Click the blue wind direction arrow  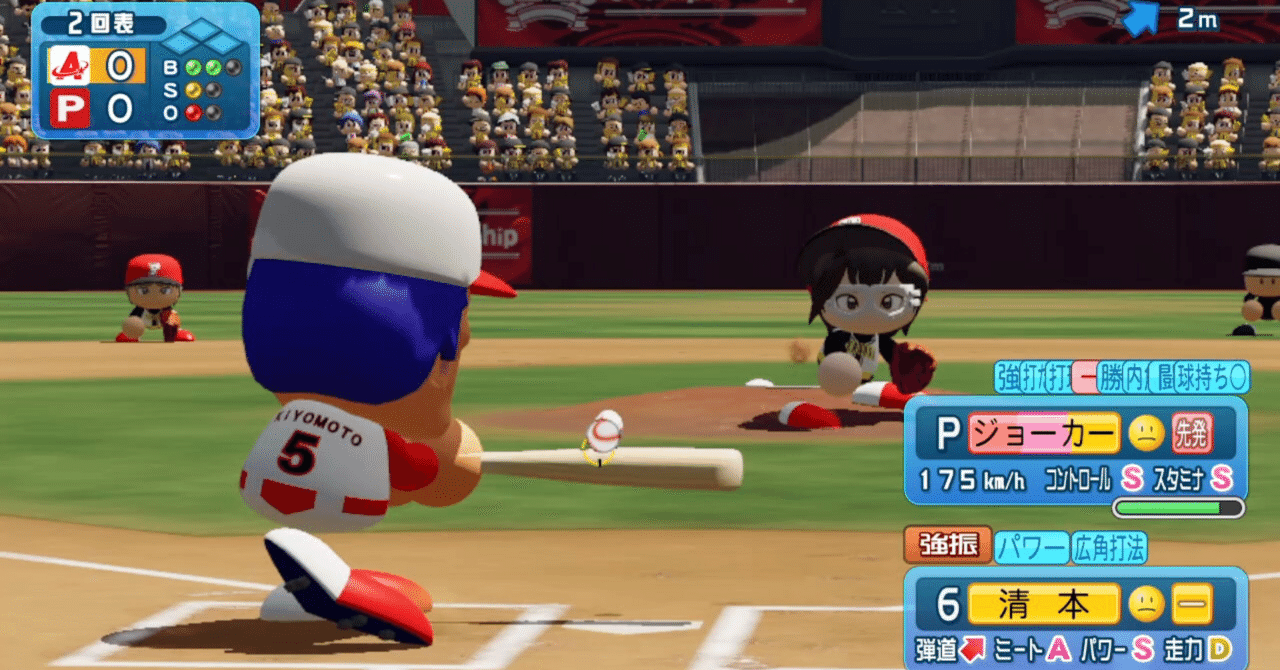coord(1141,18)
